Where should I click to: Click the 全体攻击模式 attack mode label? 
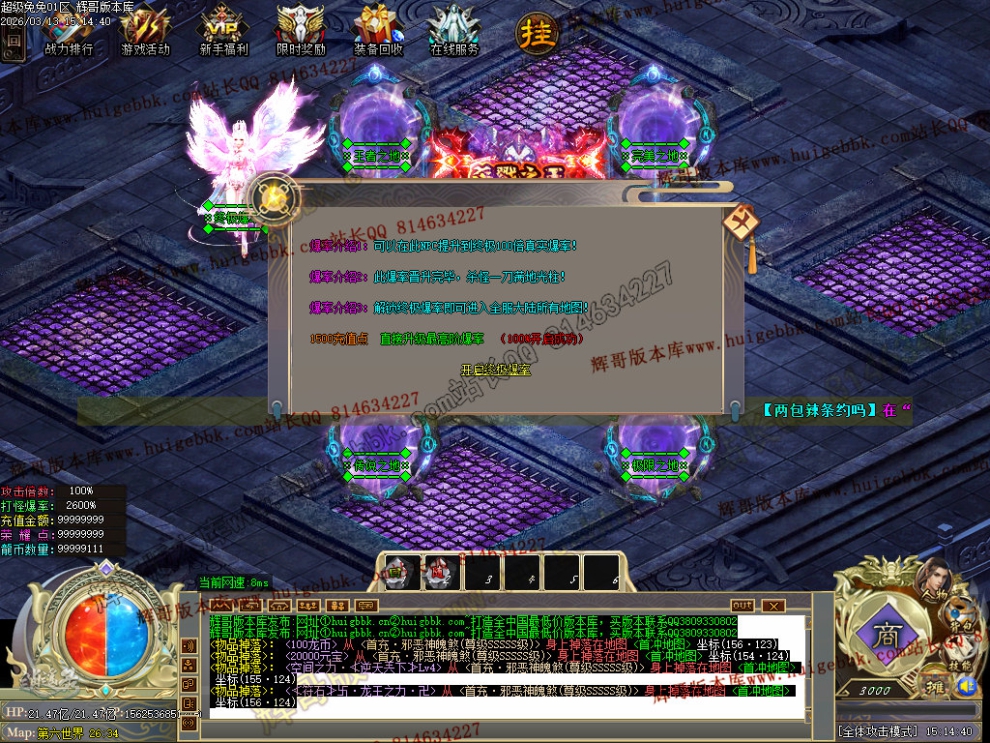[876, 732]
